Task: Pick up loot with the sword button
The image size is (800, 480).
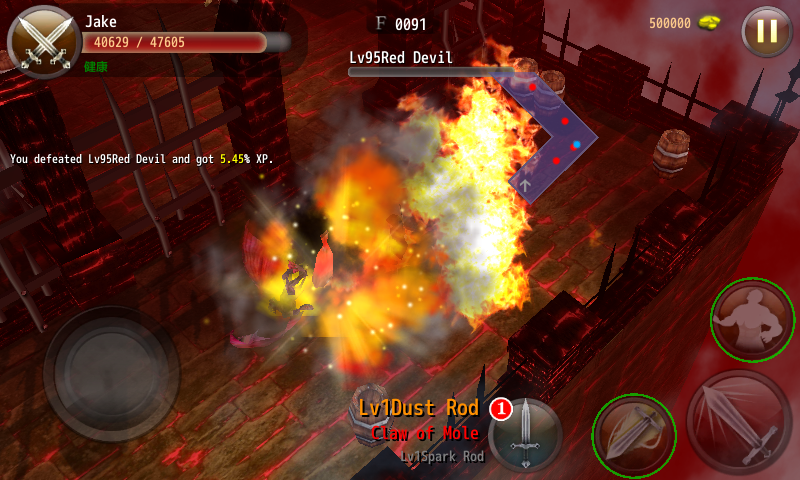Action: coord(524,435)
